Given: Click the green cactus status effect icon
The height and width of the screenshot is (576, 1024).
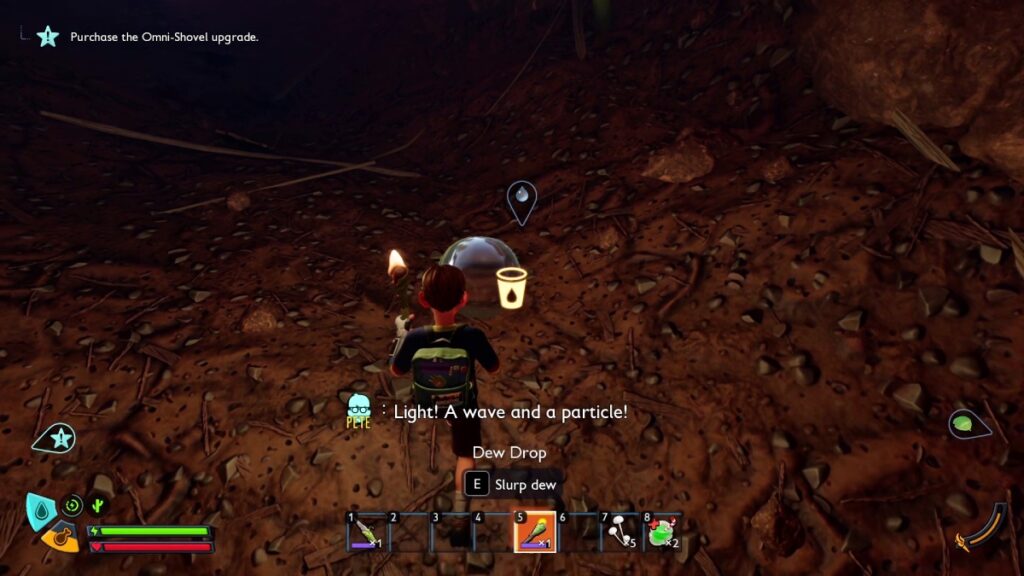Looking at the screenshot, I should click(x=99, y=506).
